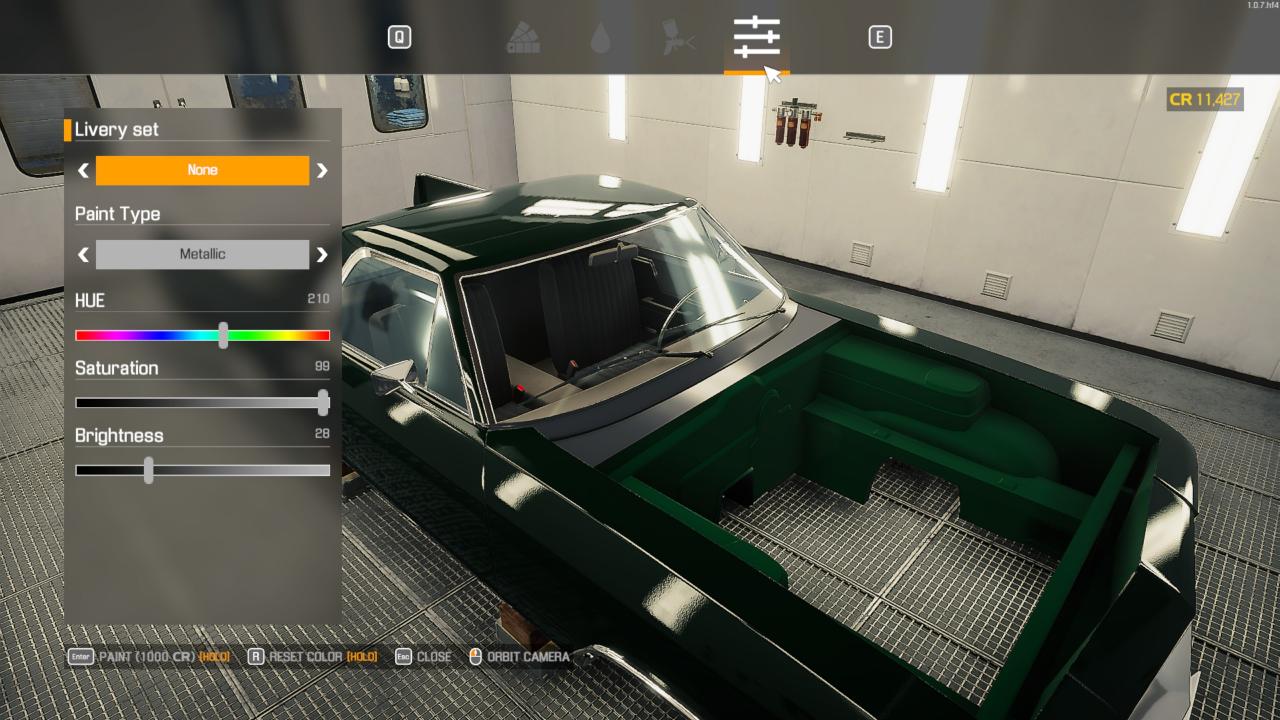1280x720 pixels.
Task: Select the color palette swatches tool
Action: [x=524, y=37]
